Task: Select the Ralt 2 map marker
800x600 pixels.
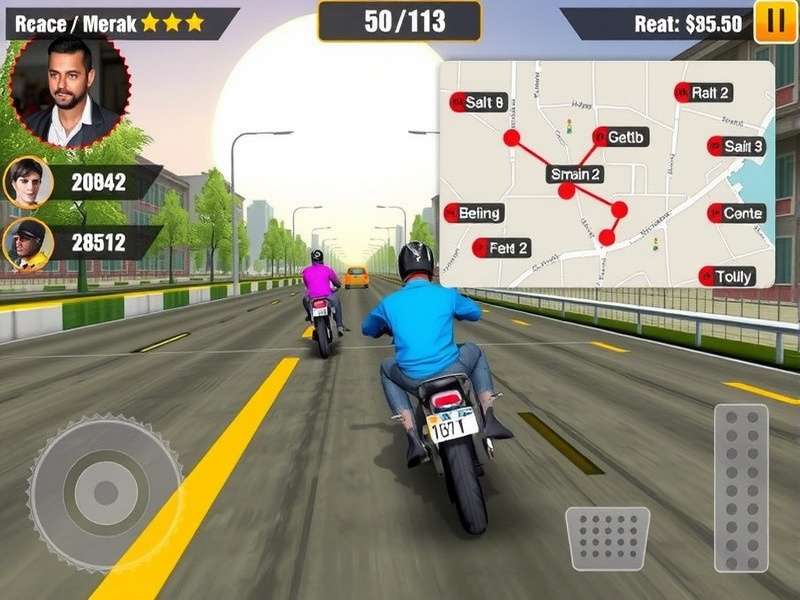Action: [703, 93]
